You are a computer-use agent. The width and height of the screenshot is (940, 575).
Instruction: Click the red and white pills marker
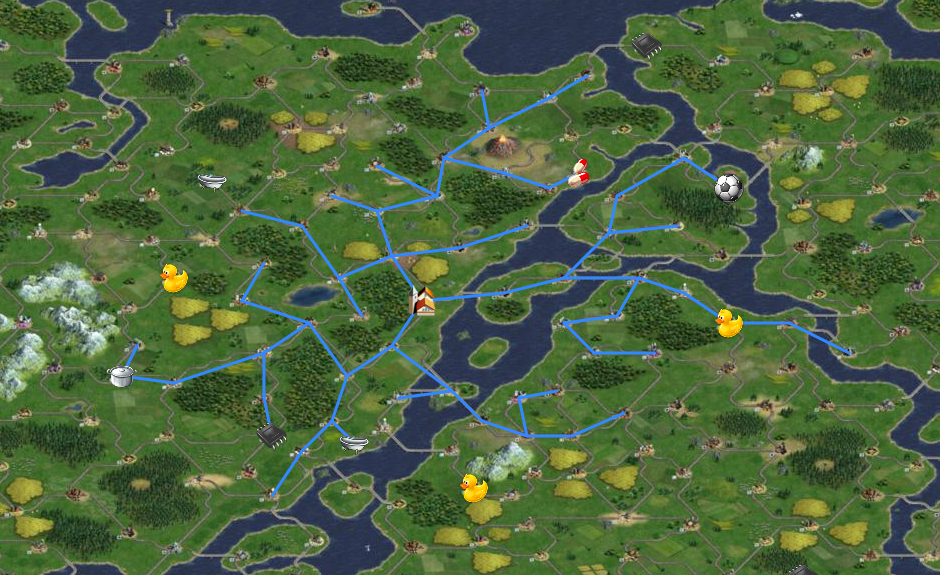[x=577, y=173]
